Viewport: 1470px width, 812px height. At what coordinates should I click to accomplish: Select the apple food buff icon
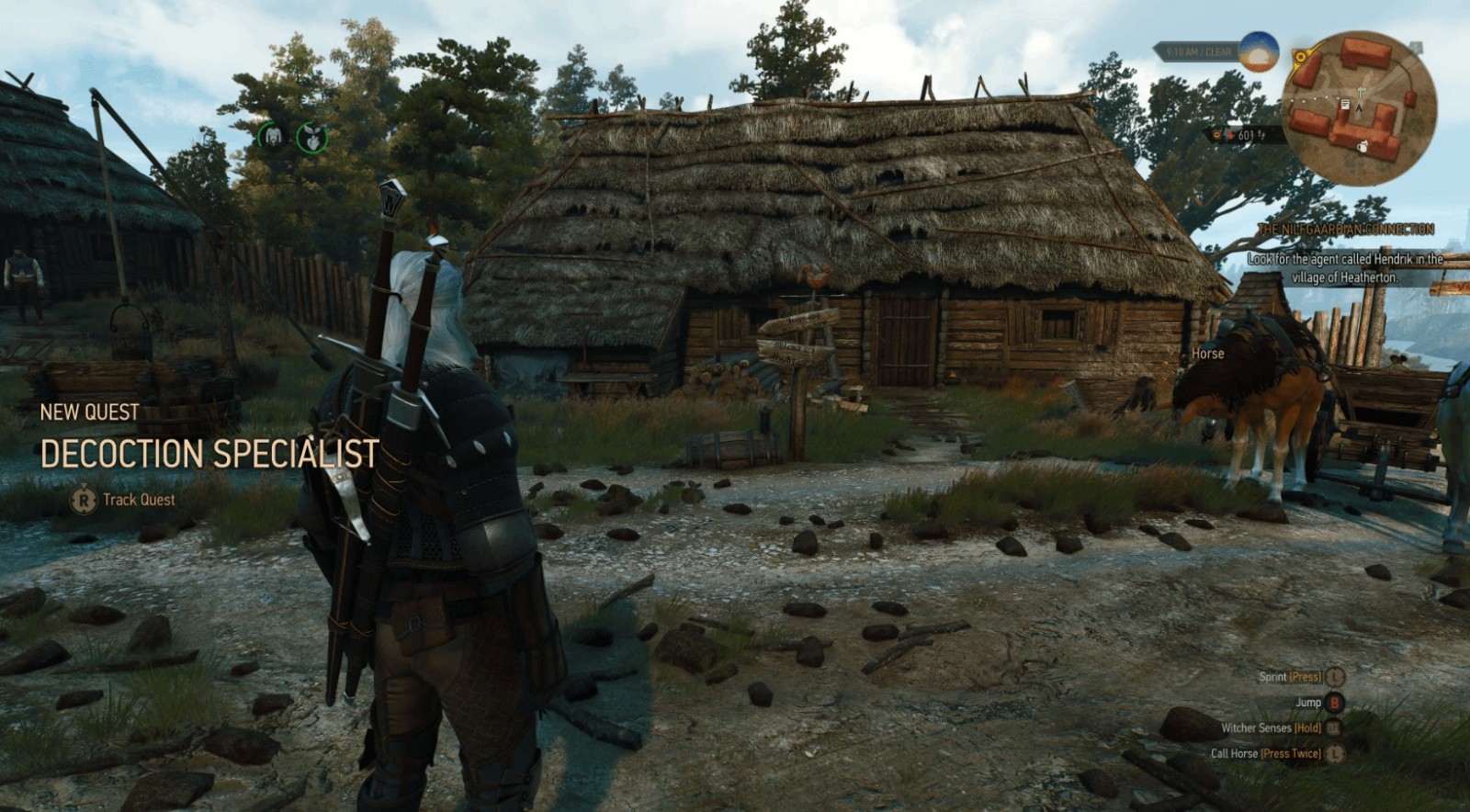pyautogui.click(x=313, y=138)
